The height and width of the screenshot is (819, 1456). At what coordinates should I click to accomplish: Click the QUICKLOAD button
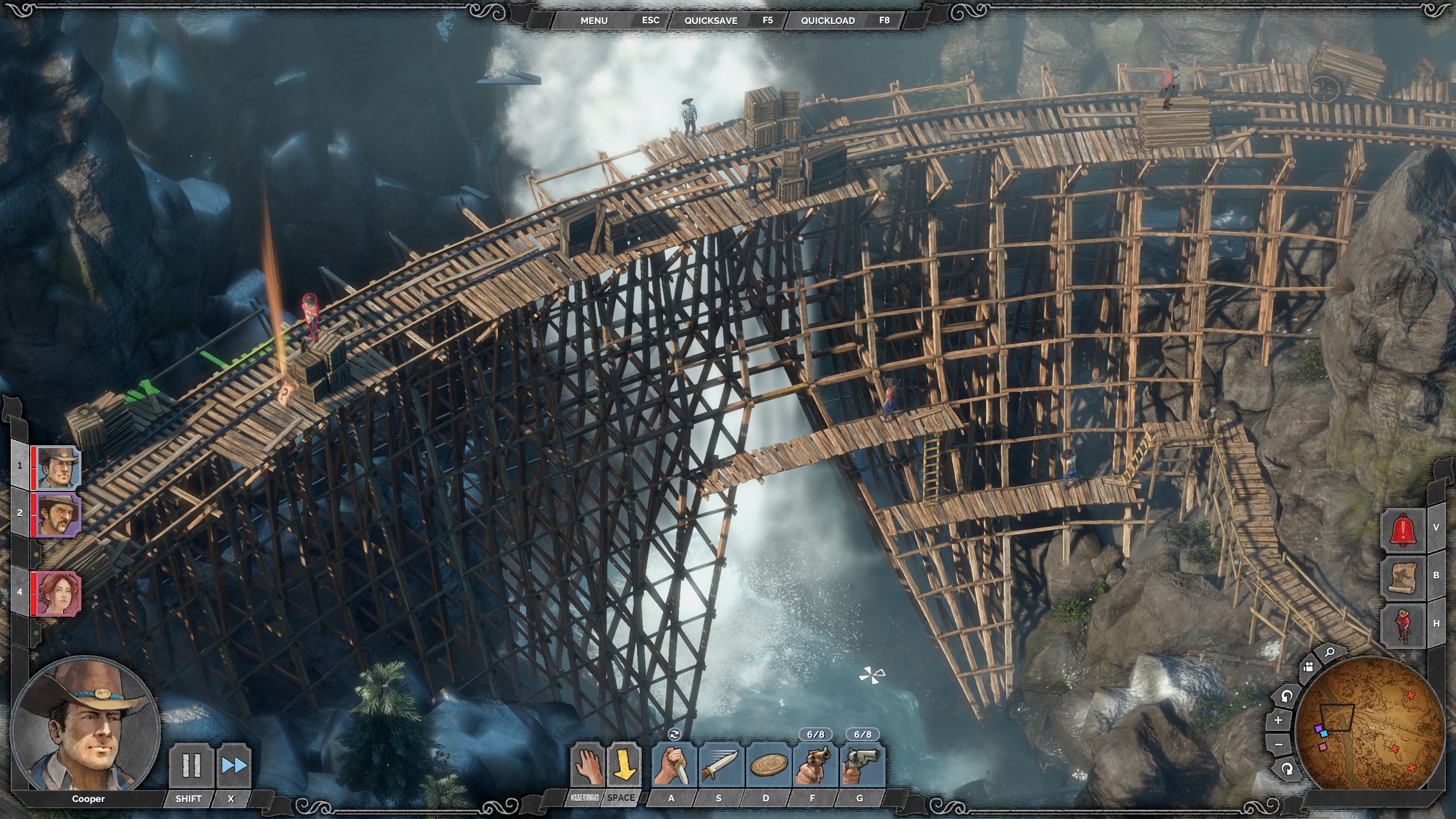pyautogui.click(x=828, y=20)
